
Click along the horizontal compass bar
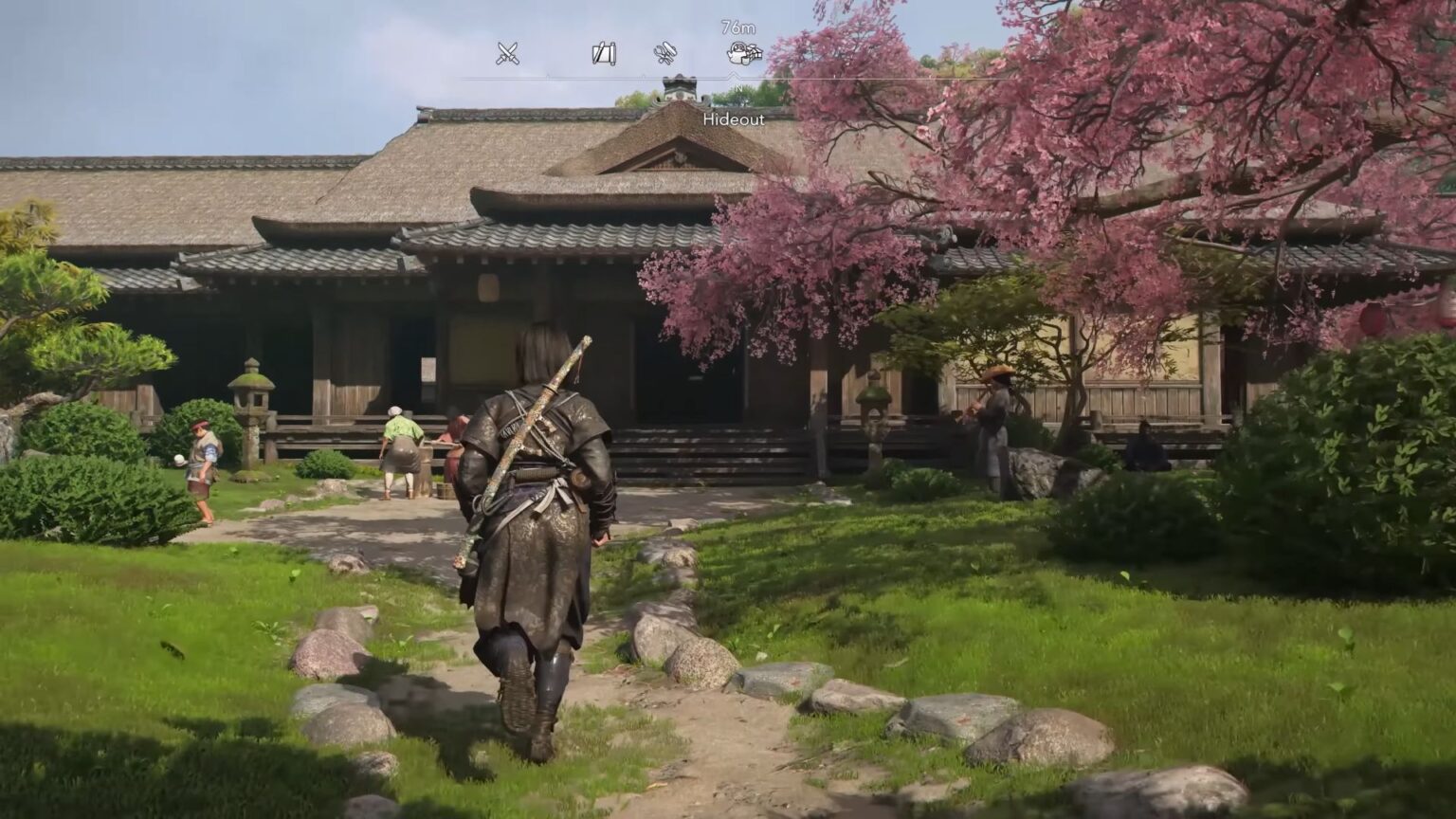point(616,75)
